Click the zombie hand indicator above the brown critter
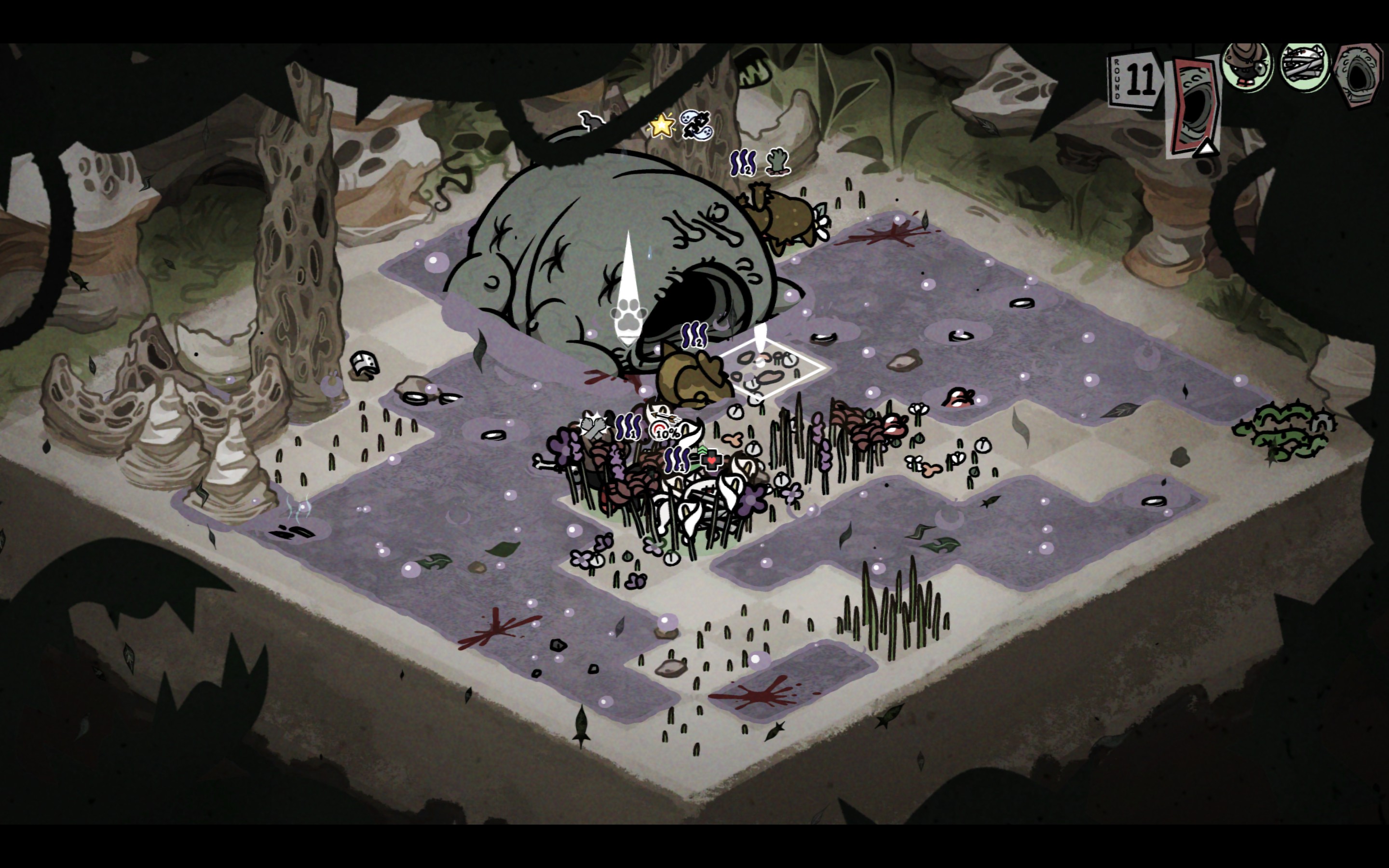This screenshot has width=1389, height=868. (x=777, y=162)
